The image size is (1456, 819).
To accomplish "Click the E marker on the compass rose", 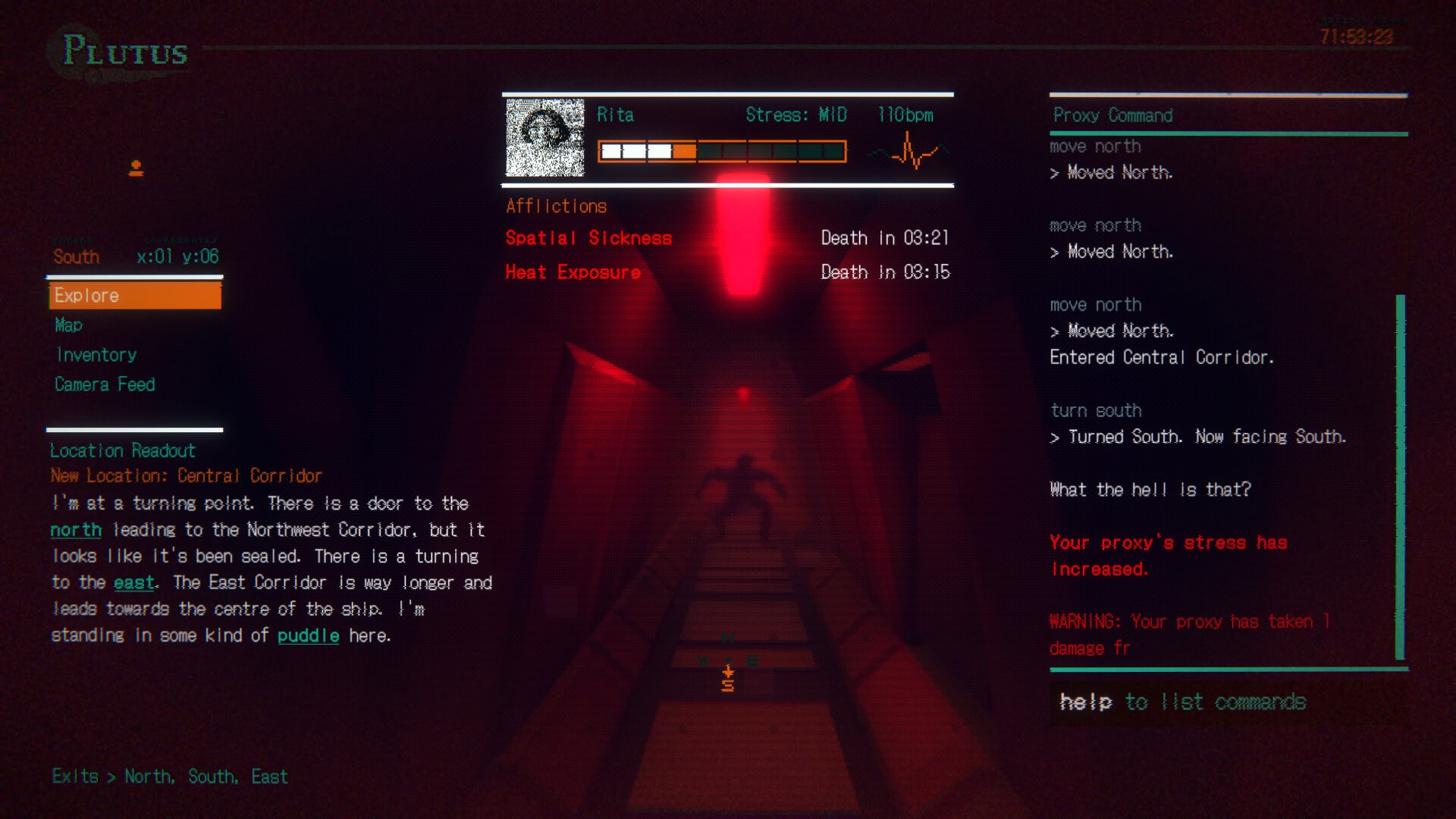I will 754,659.
